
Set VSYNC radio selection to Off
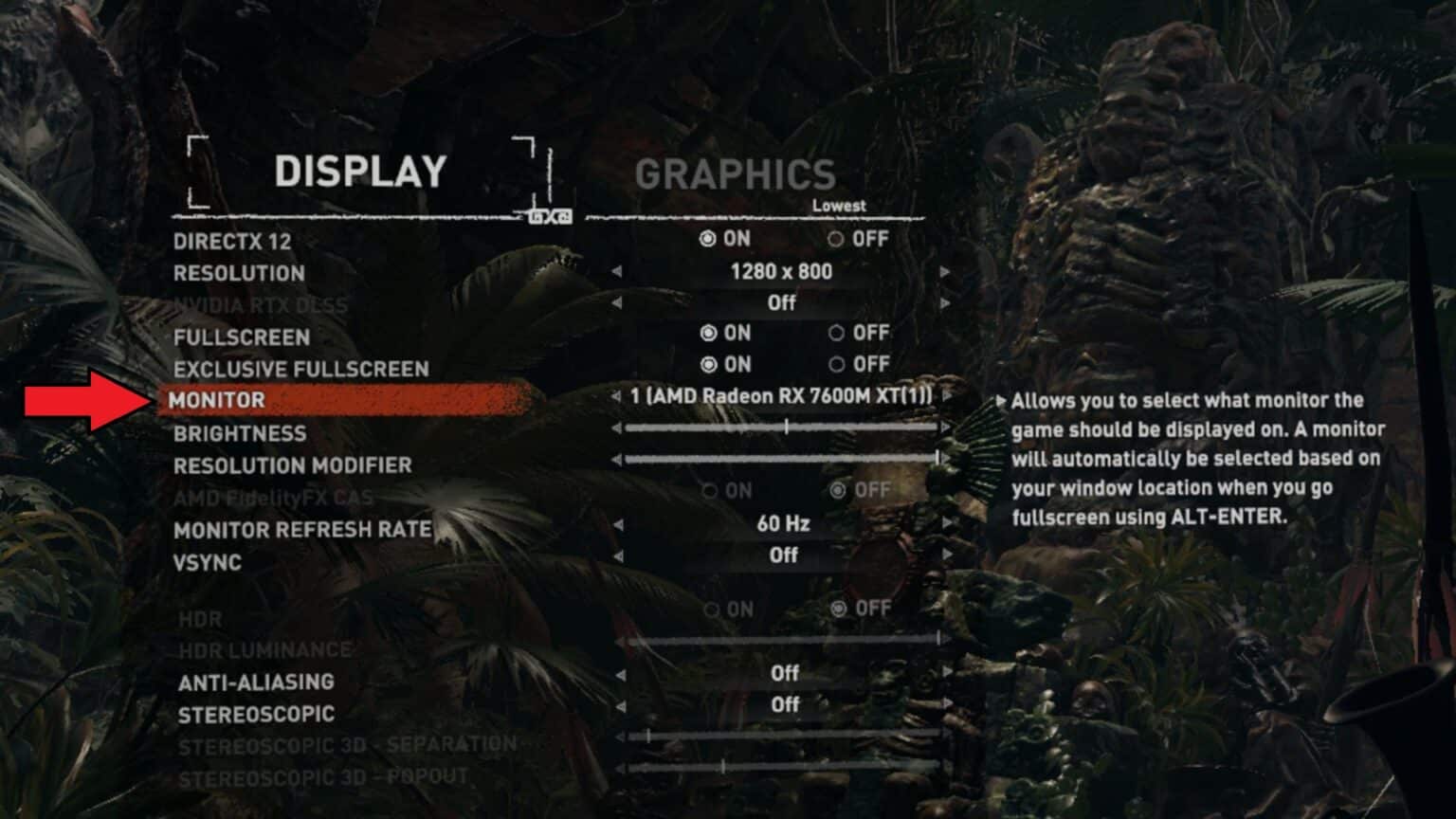coord(785,556)
